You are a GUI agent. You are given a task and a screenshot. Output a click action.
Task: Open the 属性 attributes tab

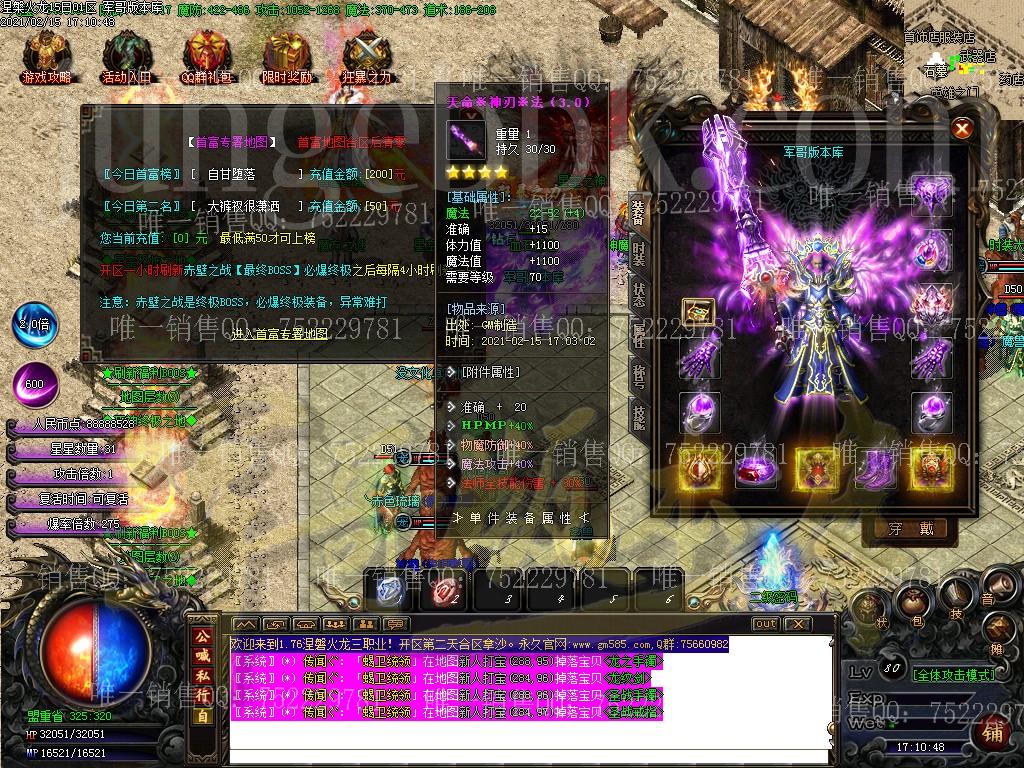pos(639,335)
